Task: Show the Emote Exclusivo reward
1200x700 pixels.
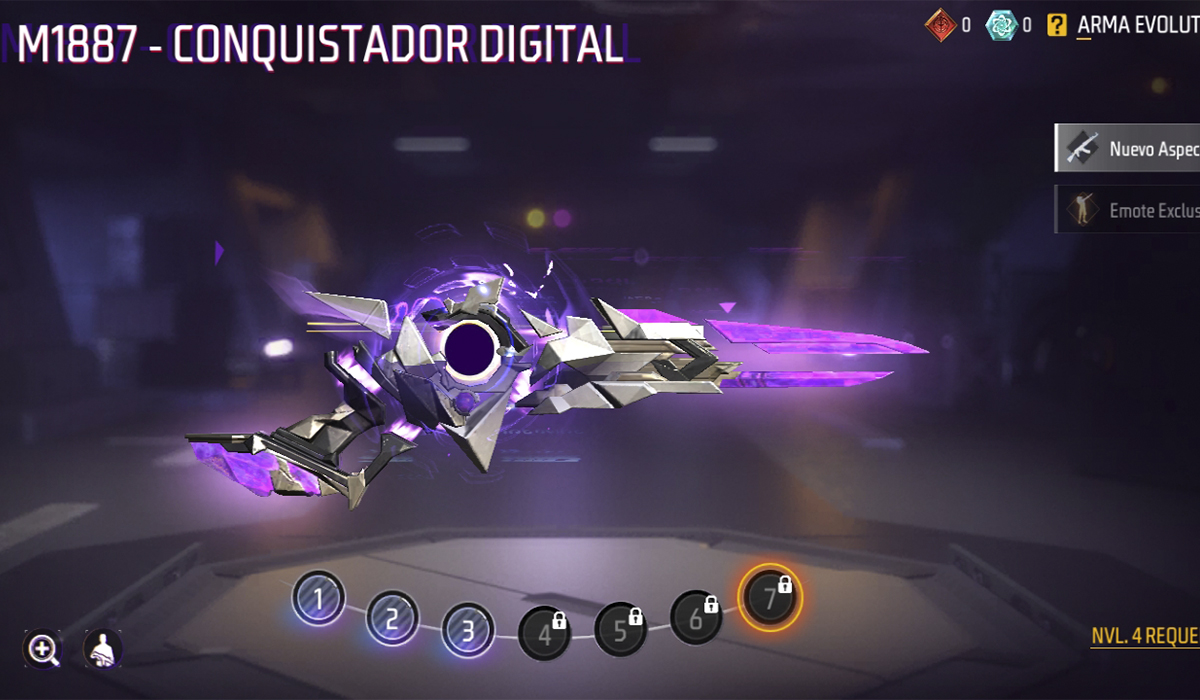Action: pyautogui.click(x=1128, y=210)
